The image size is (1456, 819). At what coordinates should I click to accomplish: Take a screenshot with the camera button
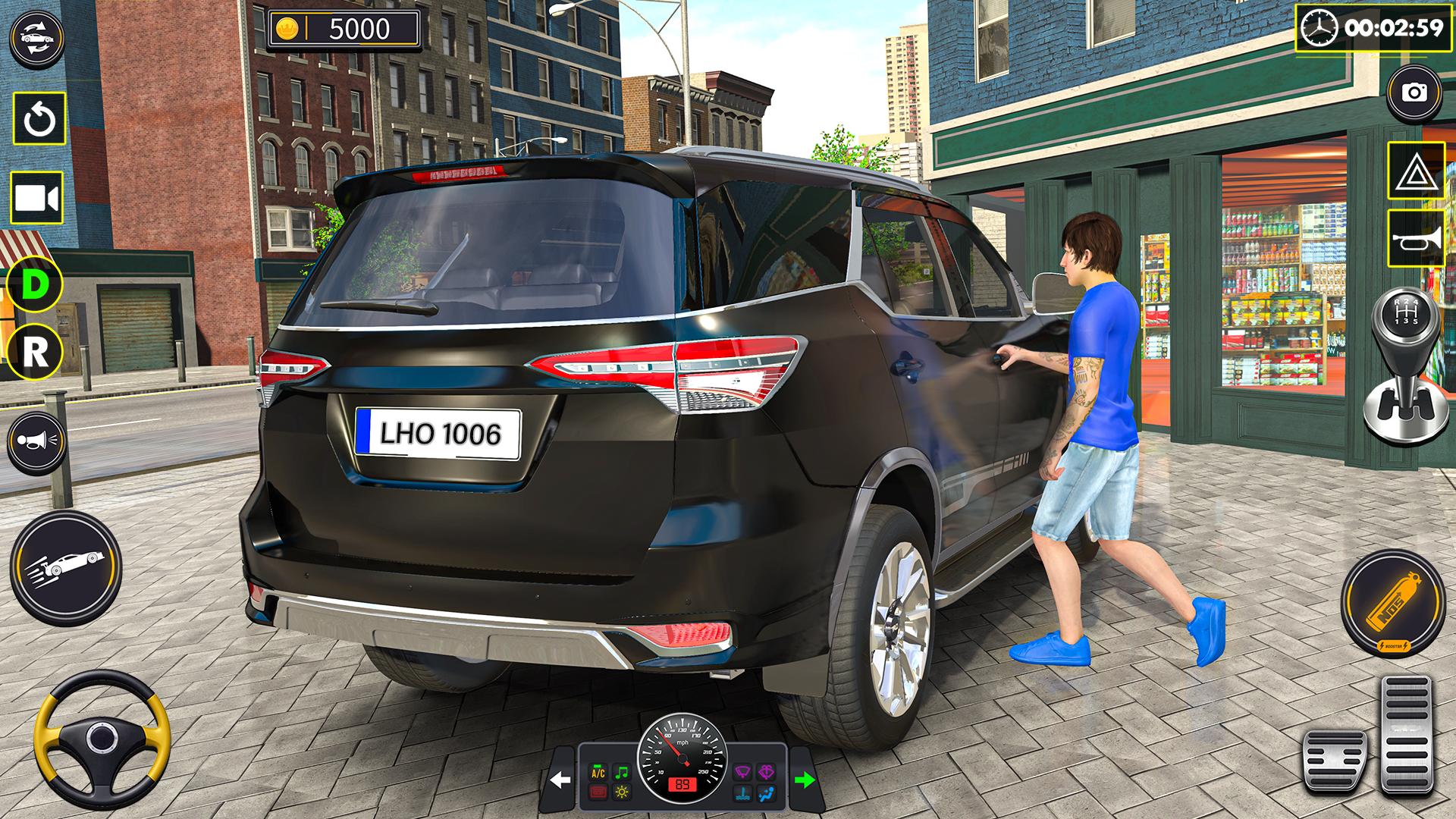pos(1414,93)
